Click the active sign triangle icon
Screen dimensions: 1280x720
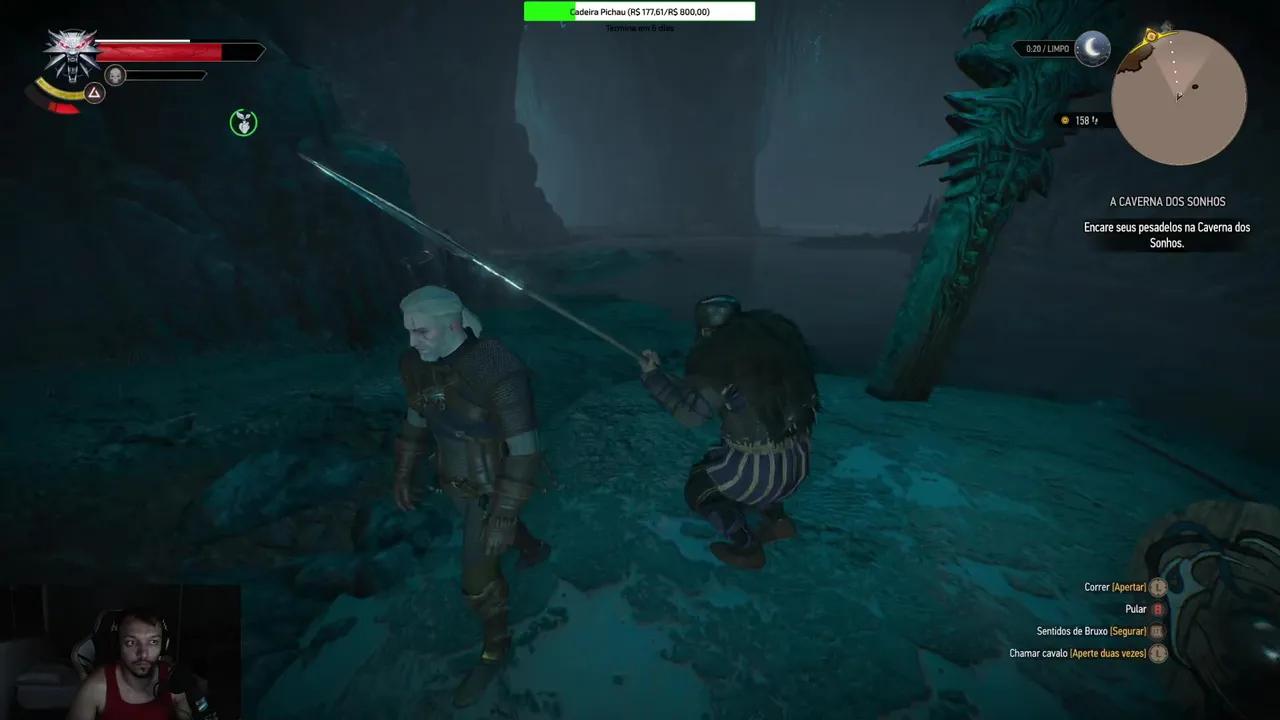pyautogui.click(x=93, y=93)
